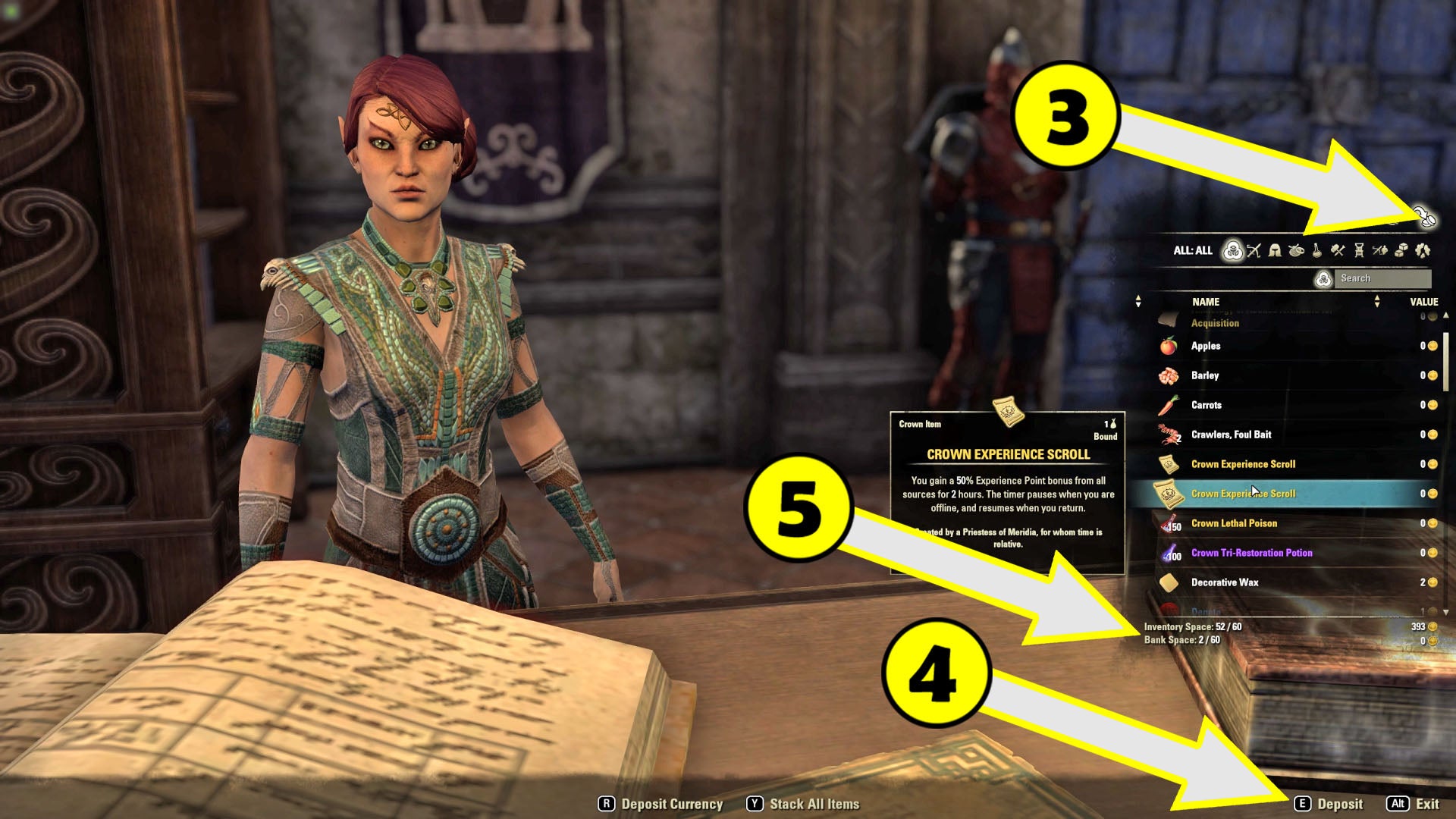Toggle the NAME column sort arrows

click(x=1137, y=301)
